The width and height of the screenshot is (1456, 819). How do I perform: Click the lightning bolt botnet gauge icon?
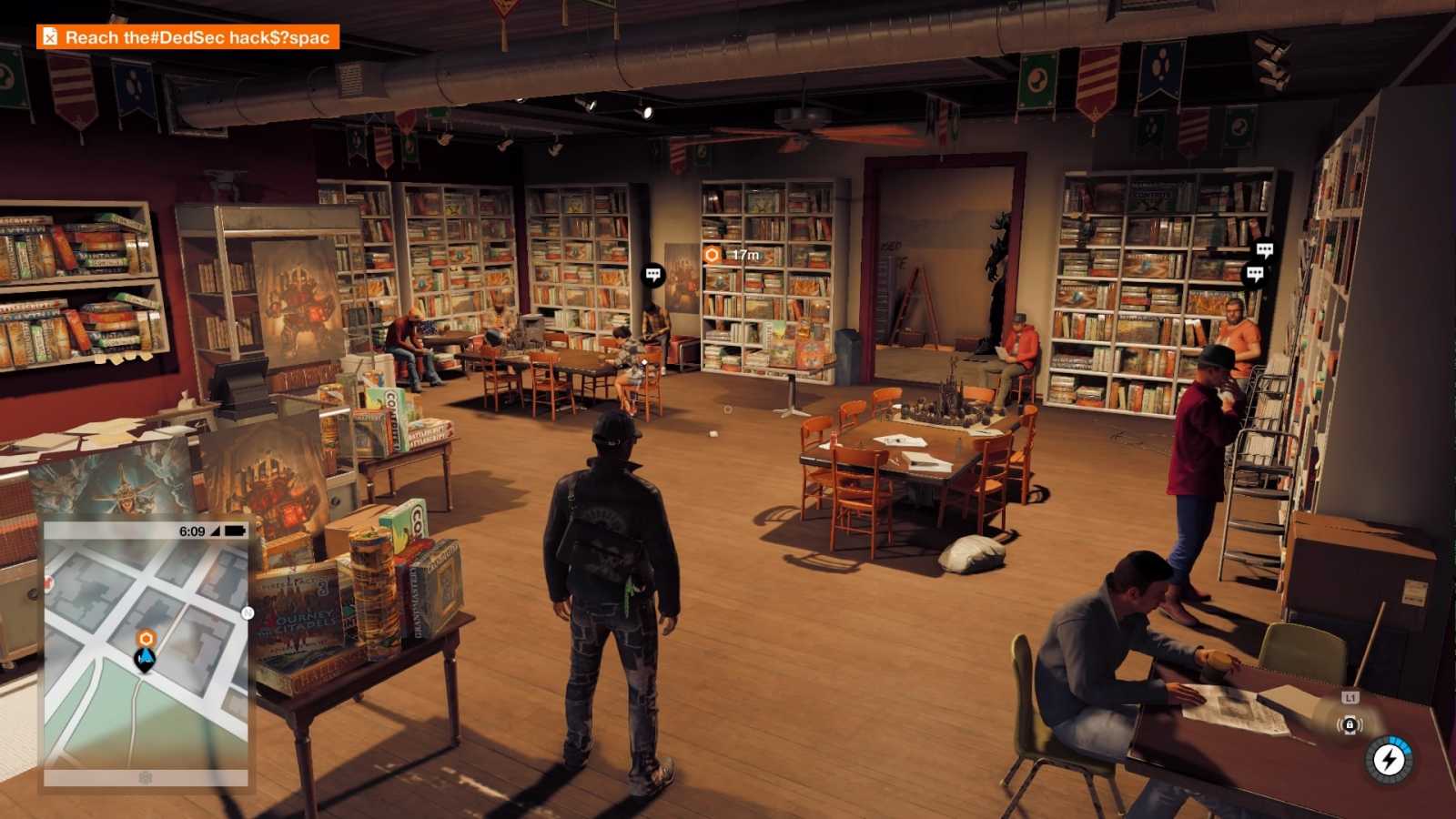1390,759
